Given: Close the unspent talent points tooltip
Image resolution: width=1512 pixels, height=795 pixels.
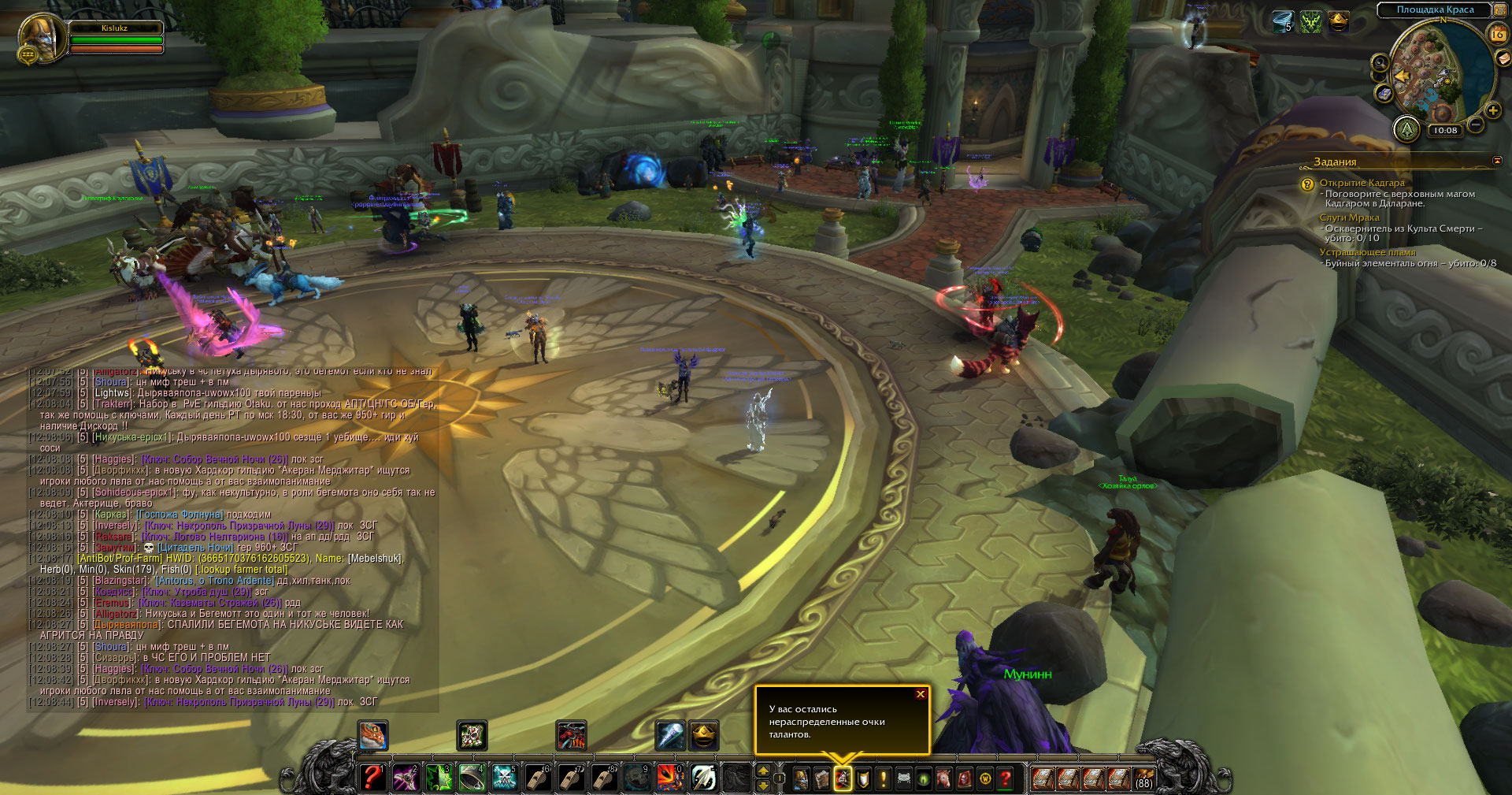Looking at the screenshot, I should [x=920, y=694].
